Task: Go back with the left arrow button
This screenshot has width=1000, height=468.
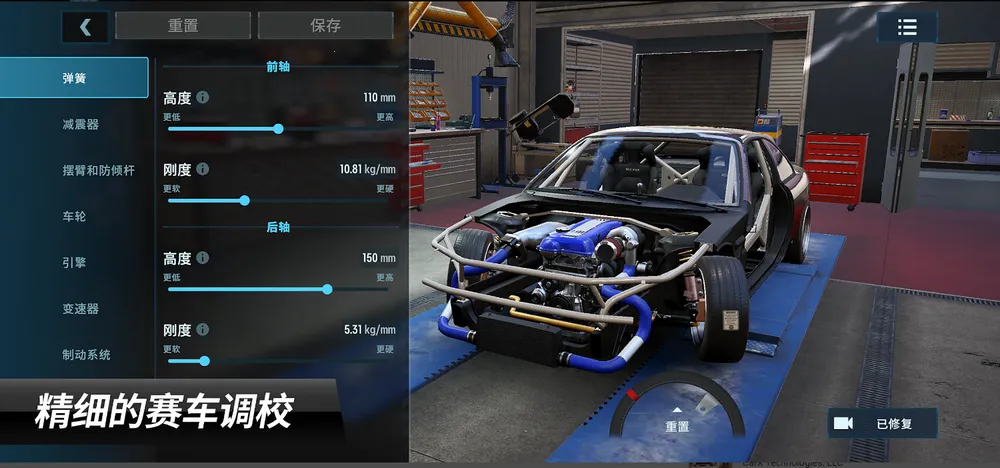Action: pyautogui.click(x=85, y=27)
